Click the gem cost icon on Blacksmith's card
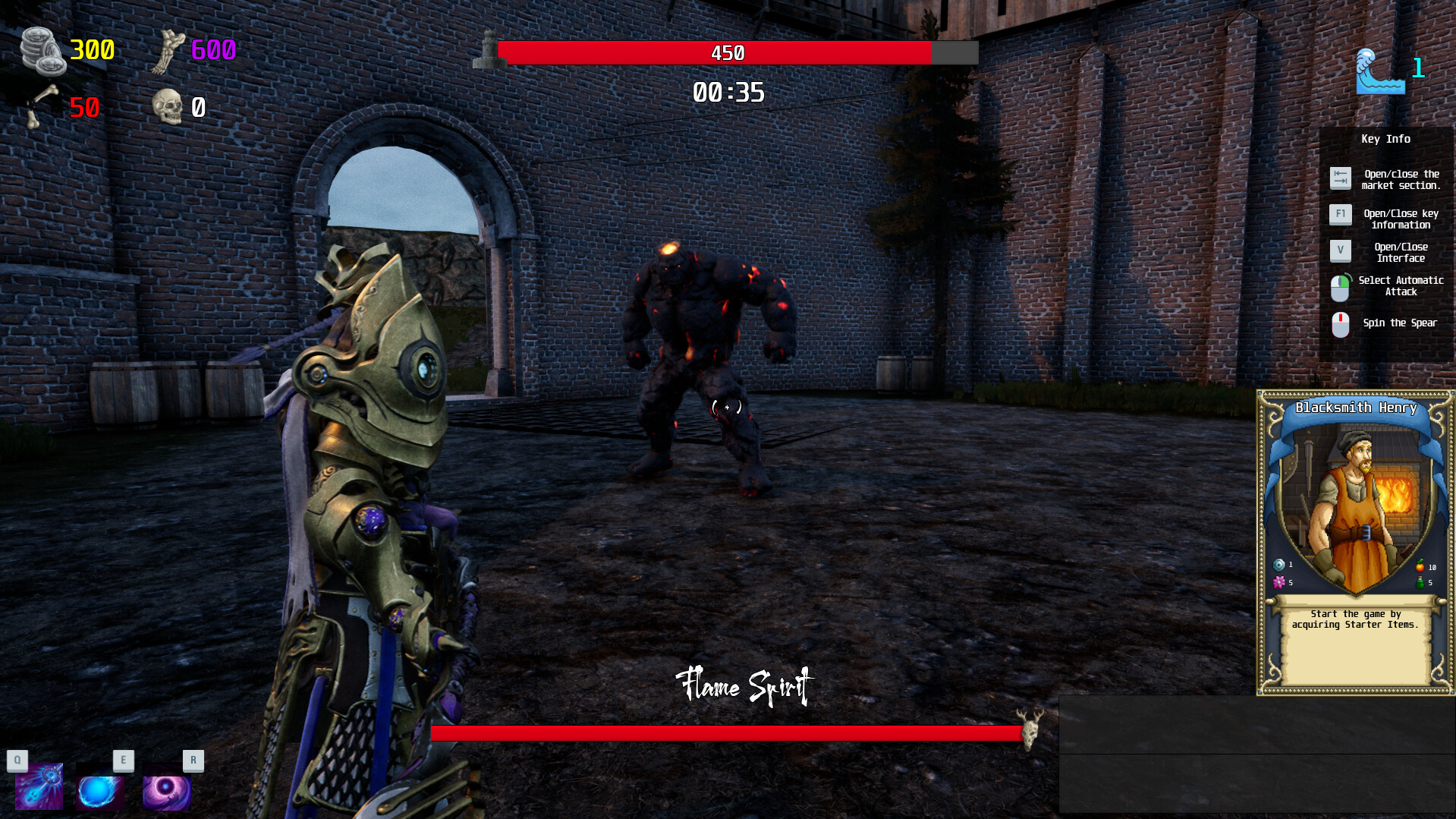The width and height of the screenshot is (1456, 819). 1278,564
